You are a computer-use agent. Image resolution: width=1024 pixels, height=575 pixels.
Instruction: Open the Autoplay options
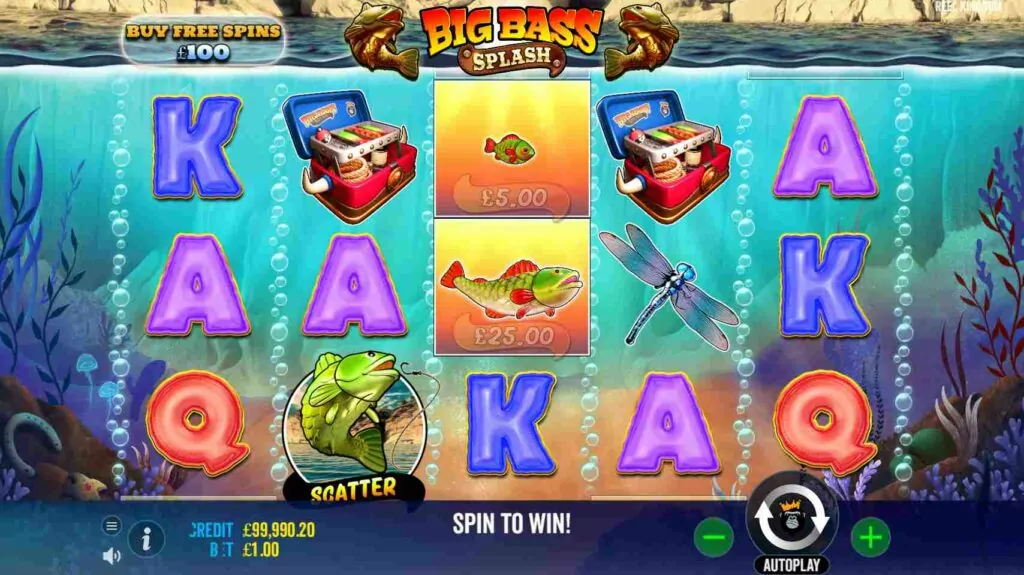coord(792,565)
